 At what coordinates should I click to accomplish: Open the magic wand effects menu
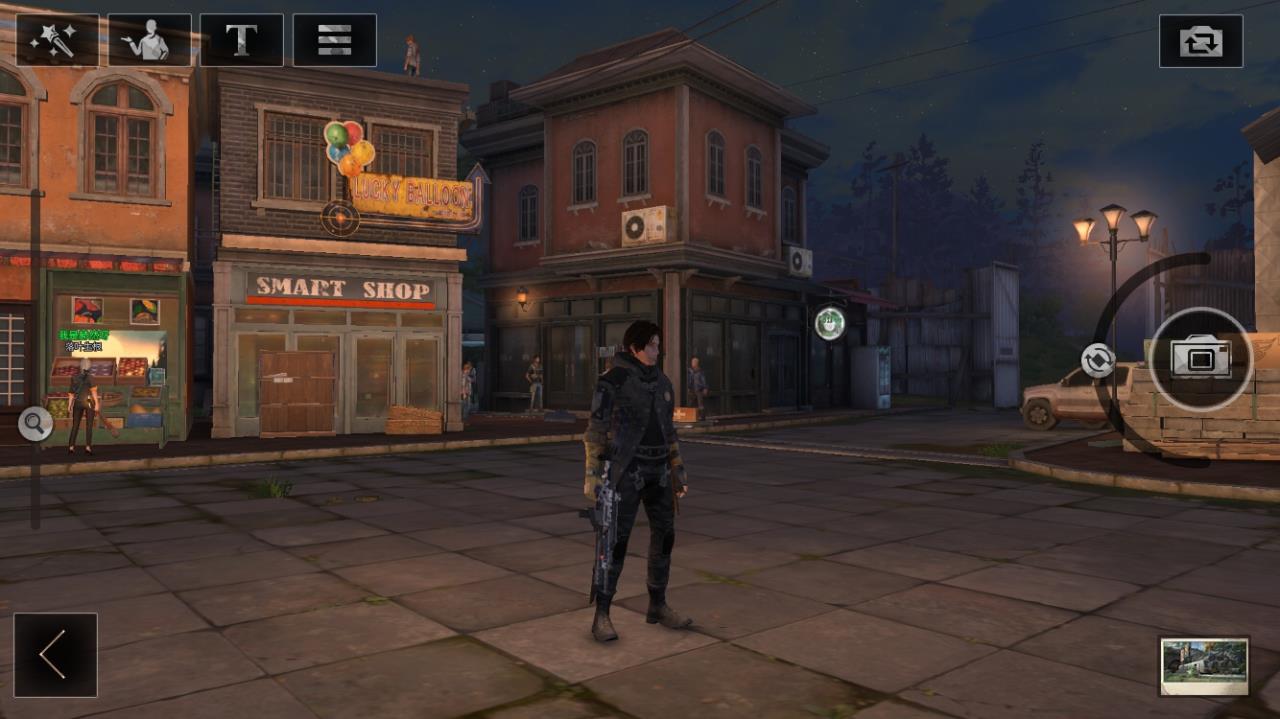[57, 40]
